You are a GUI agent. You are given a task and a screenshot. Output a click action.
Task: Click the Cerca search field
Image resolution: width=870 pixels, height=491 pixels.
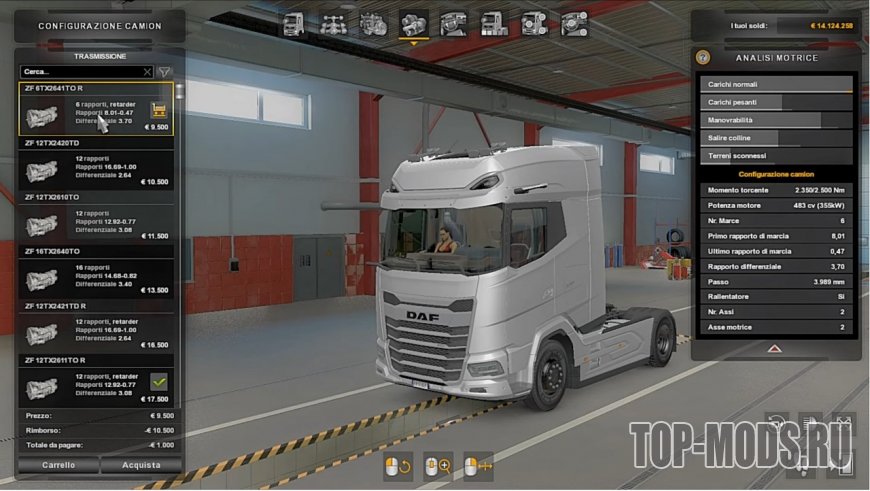[x=80, y=72]
